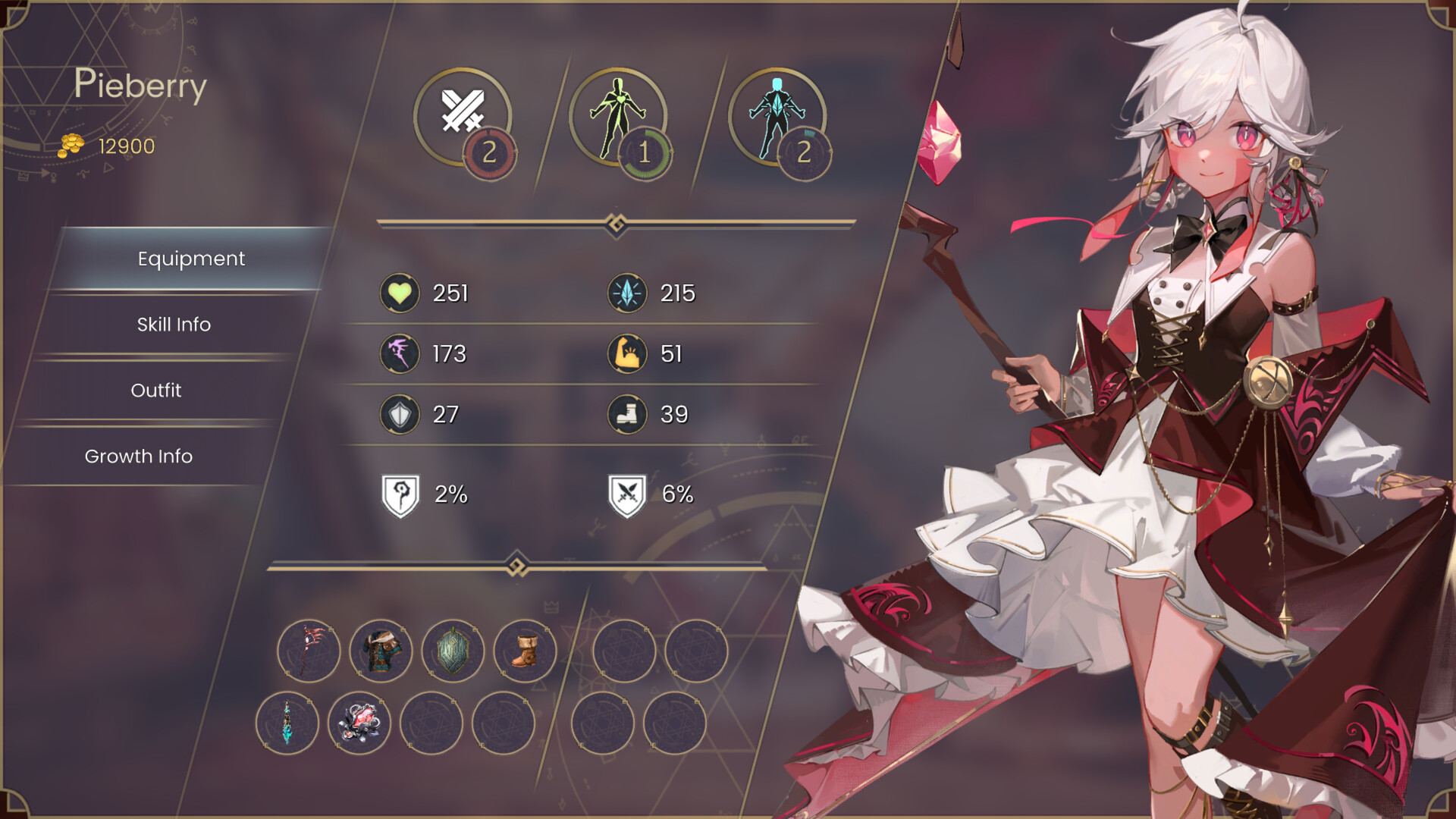Select the 6% crossed swords percentage icon

(627, 494)
